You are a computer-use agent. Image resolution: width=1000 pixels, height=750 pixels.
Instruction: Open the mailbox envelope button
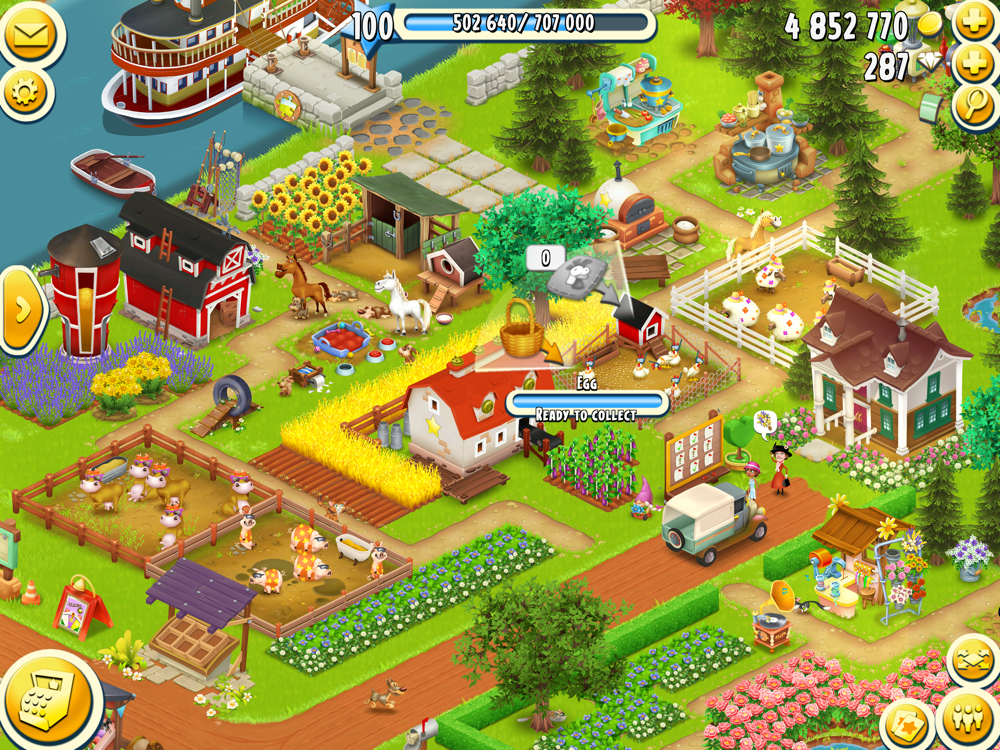(x=32, y=33)
